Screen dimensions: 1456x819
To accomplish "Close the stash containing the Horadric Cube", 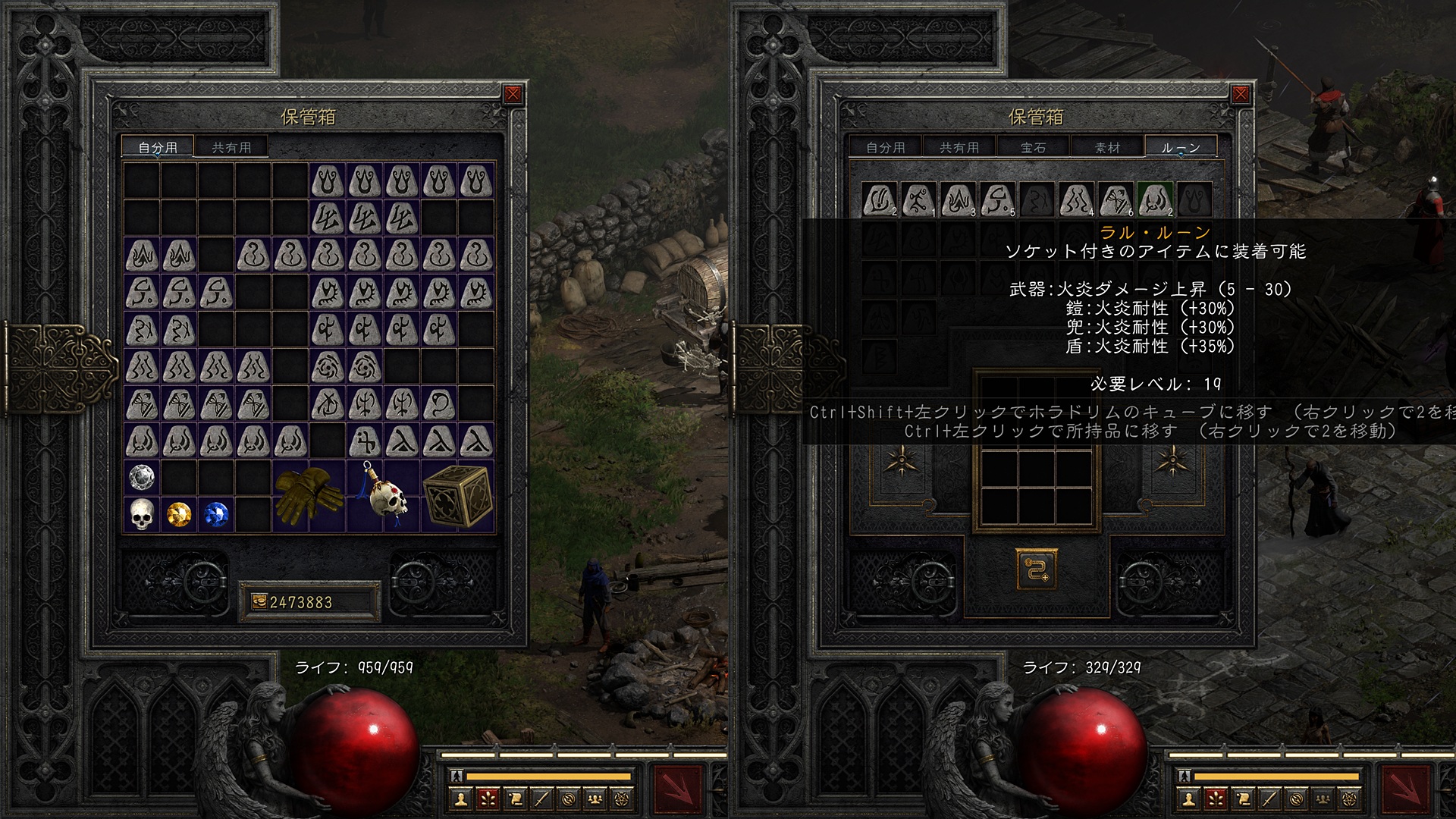I will click(513, 94).
